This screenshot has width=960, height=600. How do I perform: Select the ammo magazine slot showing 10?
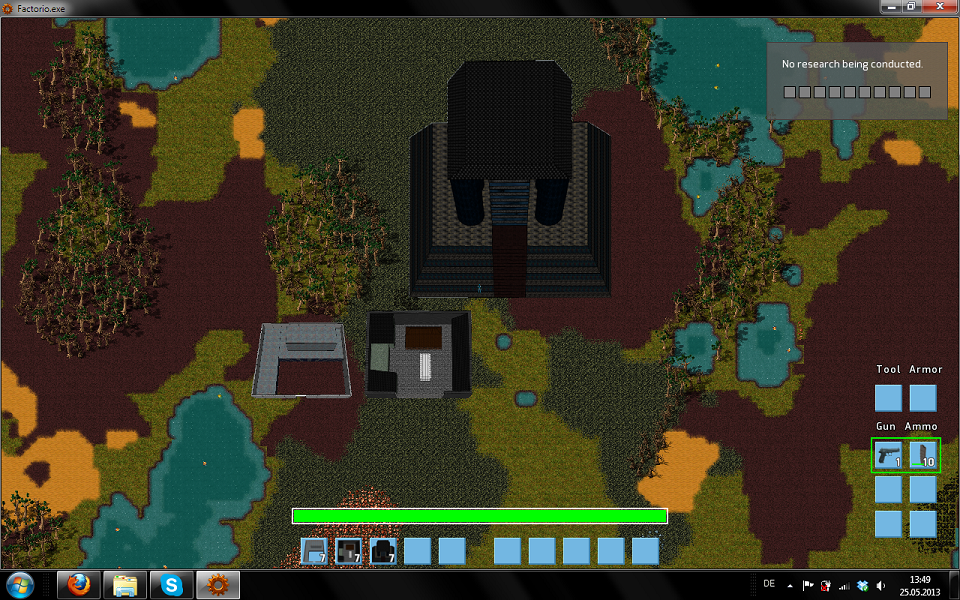pos(923,455)
